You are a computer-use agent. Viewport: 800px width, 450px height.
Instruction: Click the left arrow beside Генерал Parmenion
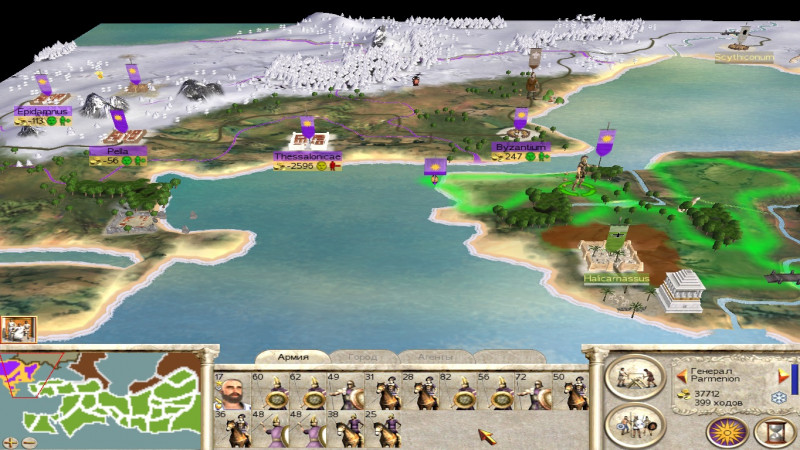[682, 377]
